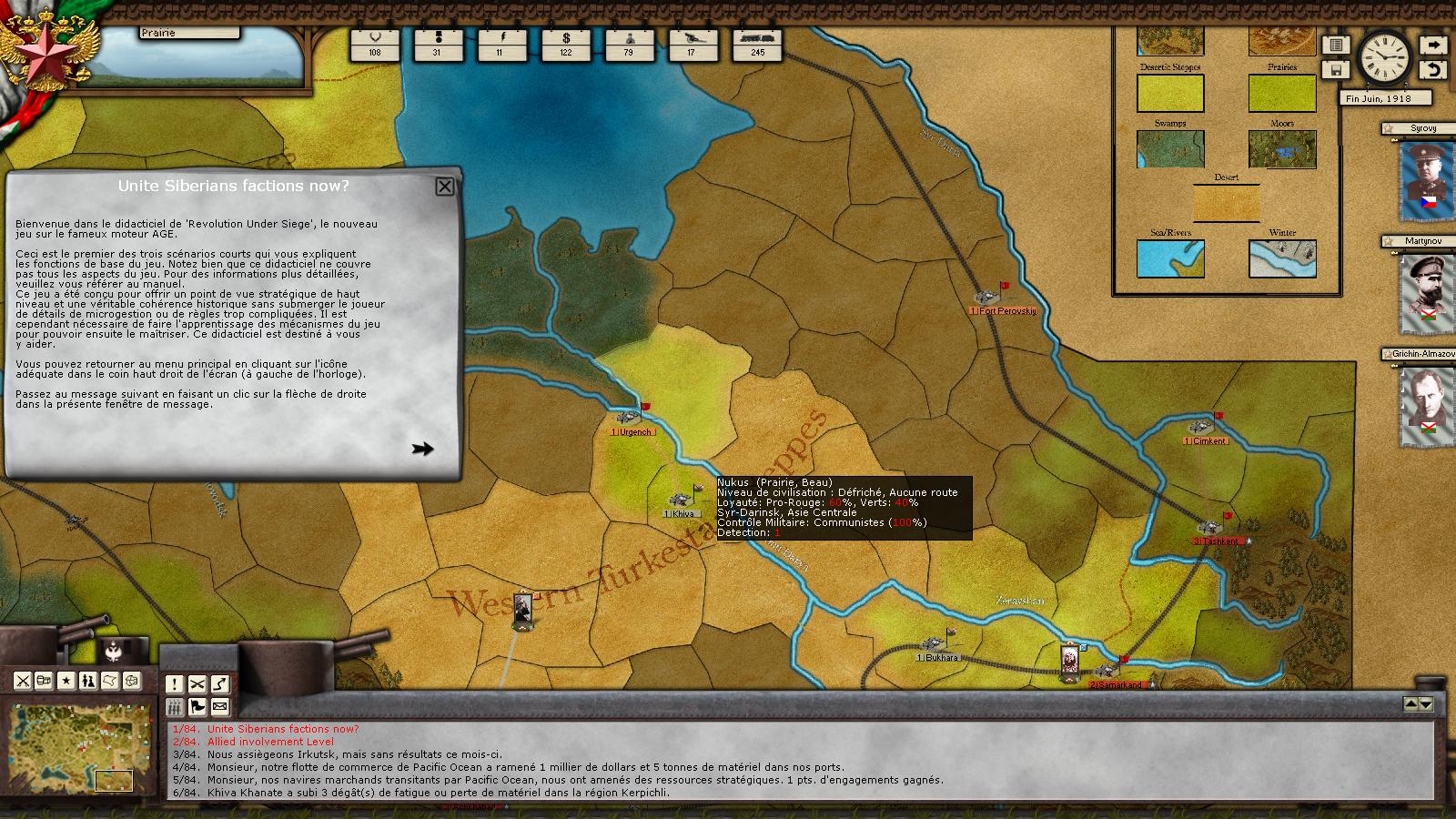Click the undo curved-arrow button by the clock
Viewport: 1456px width, 819px height.
[1432, 70]
